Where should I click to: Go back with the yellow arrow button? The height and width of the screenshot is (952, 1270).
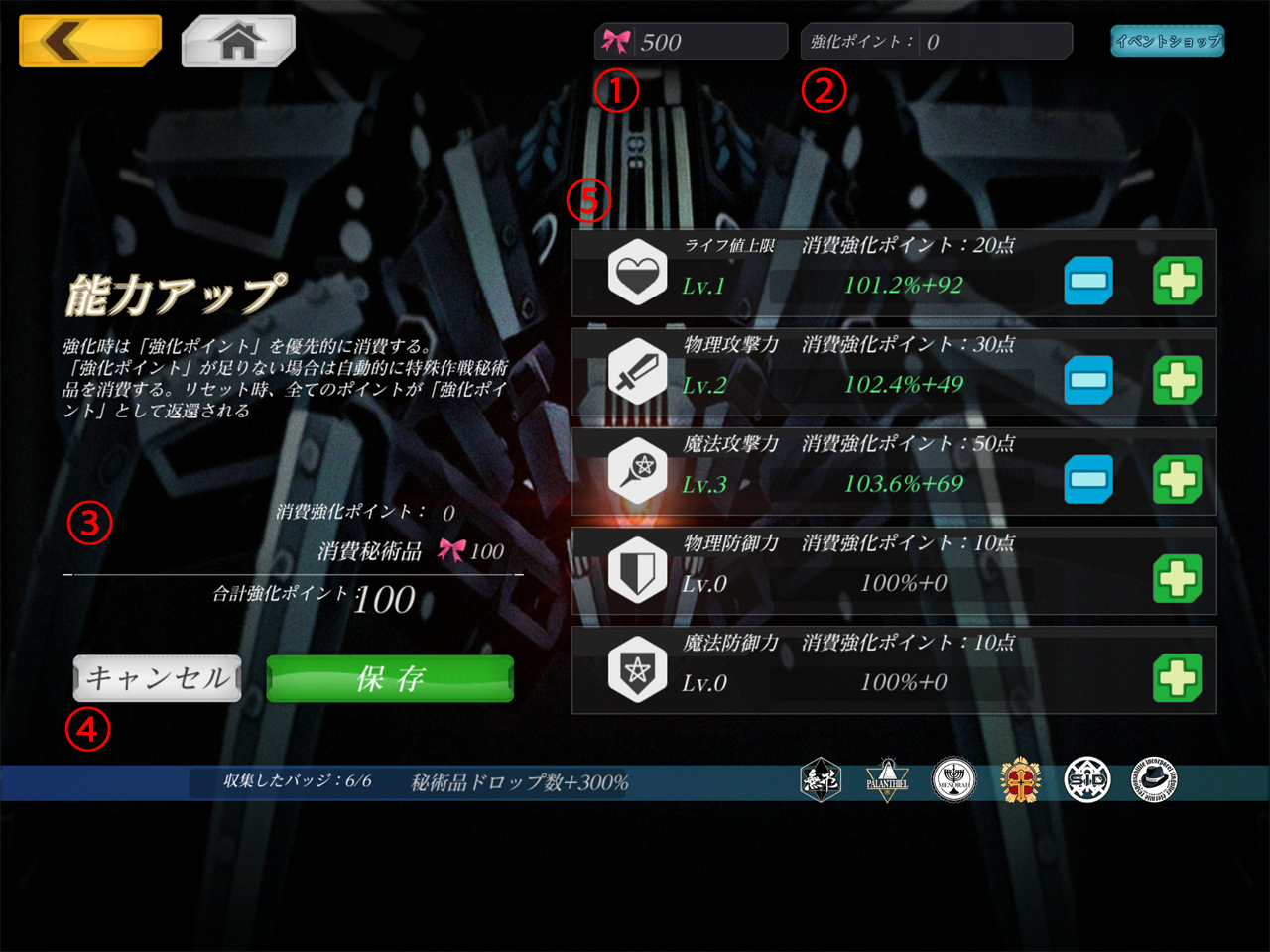point(89,41)
